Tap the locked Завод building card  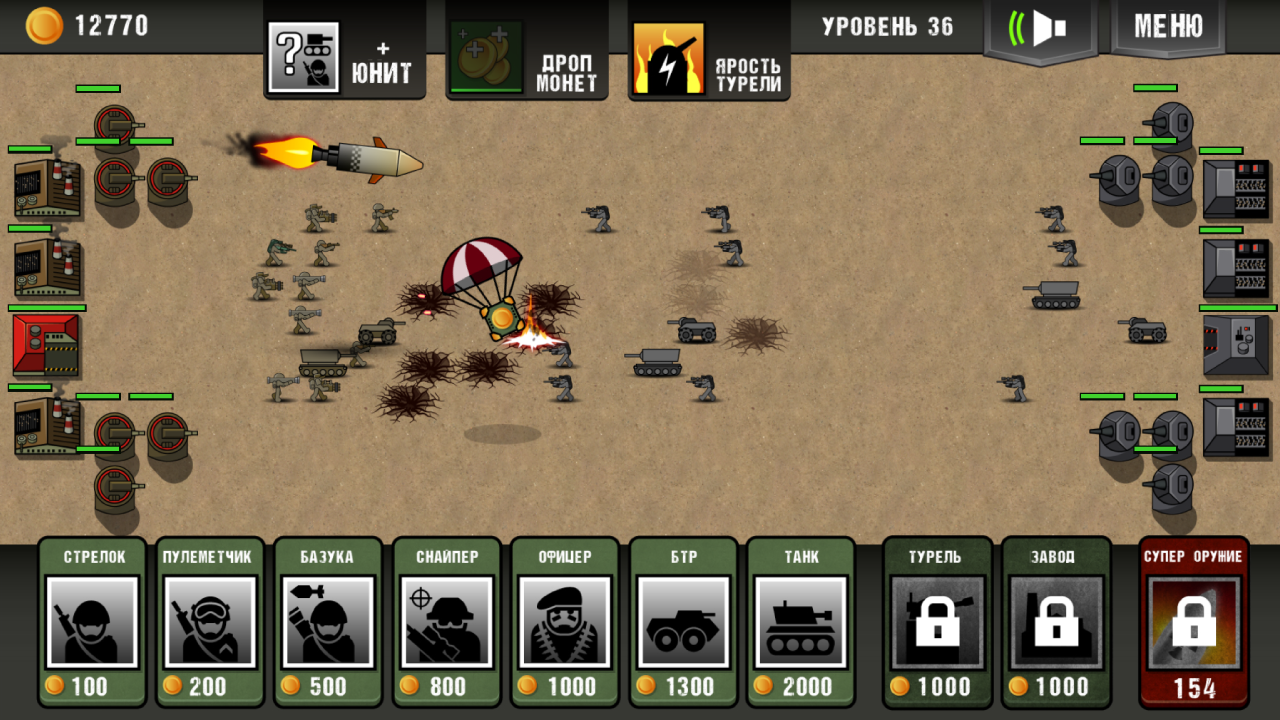1055,620
